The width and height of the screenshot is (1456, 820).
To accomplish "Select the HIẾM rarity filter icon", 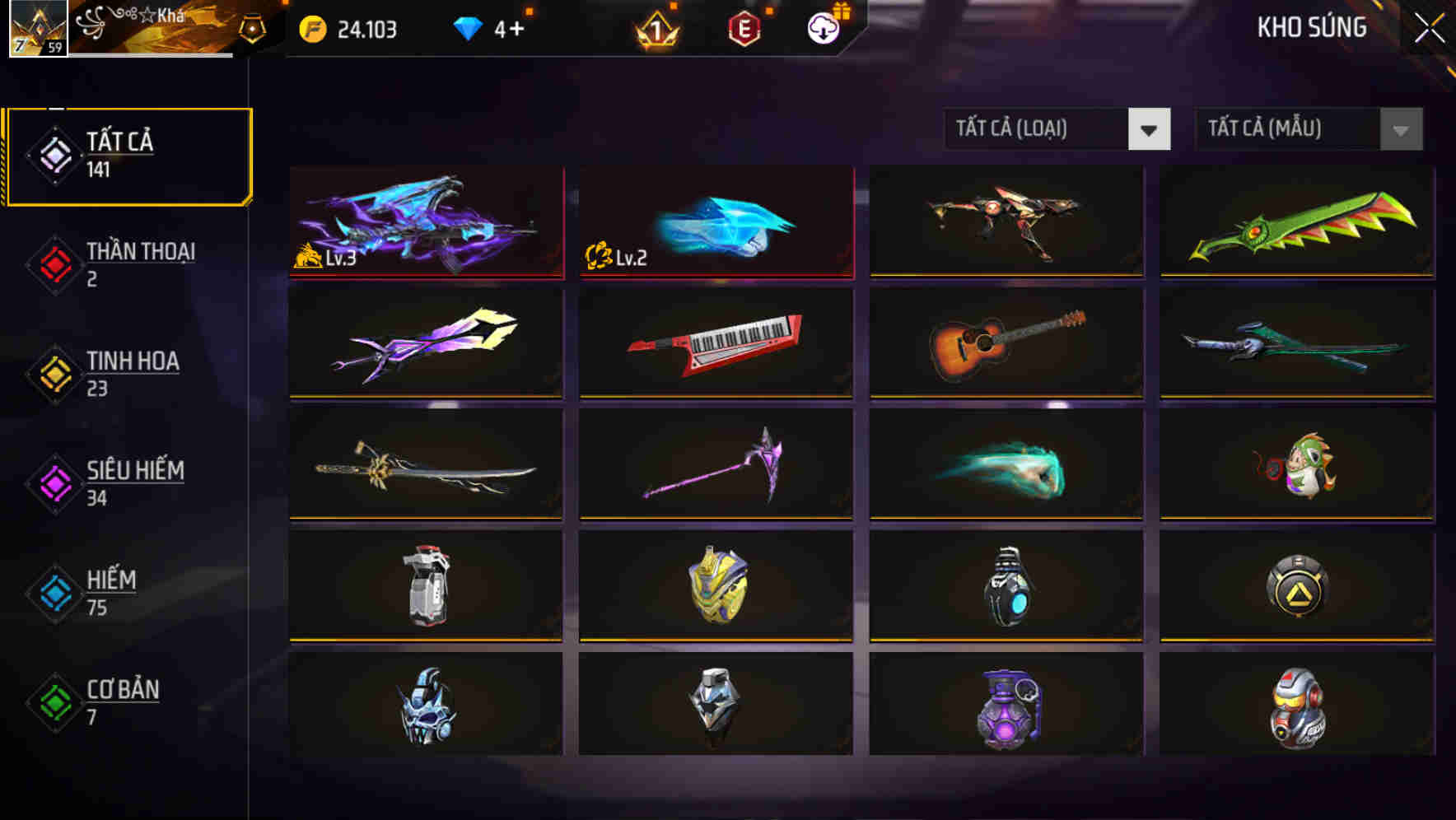I will [x=54, y=592].
